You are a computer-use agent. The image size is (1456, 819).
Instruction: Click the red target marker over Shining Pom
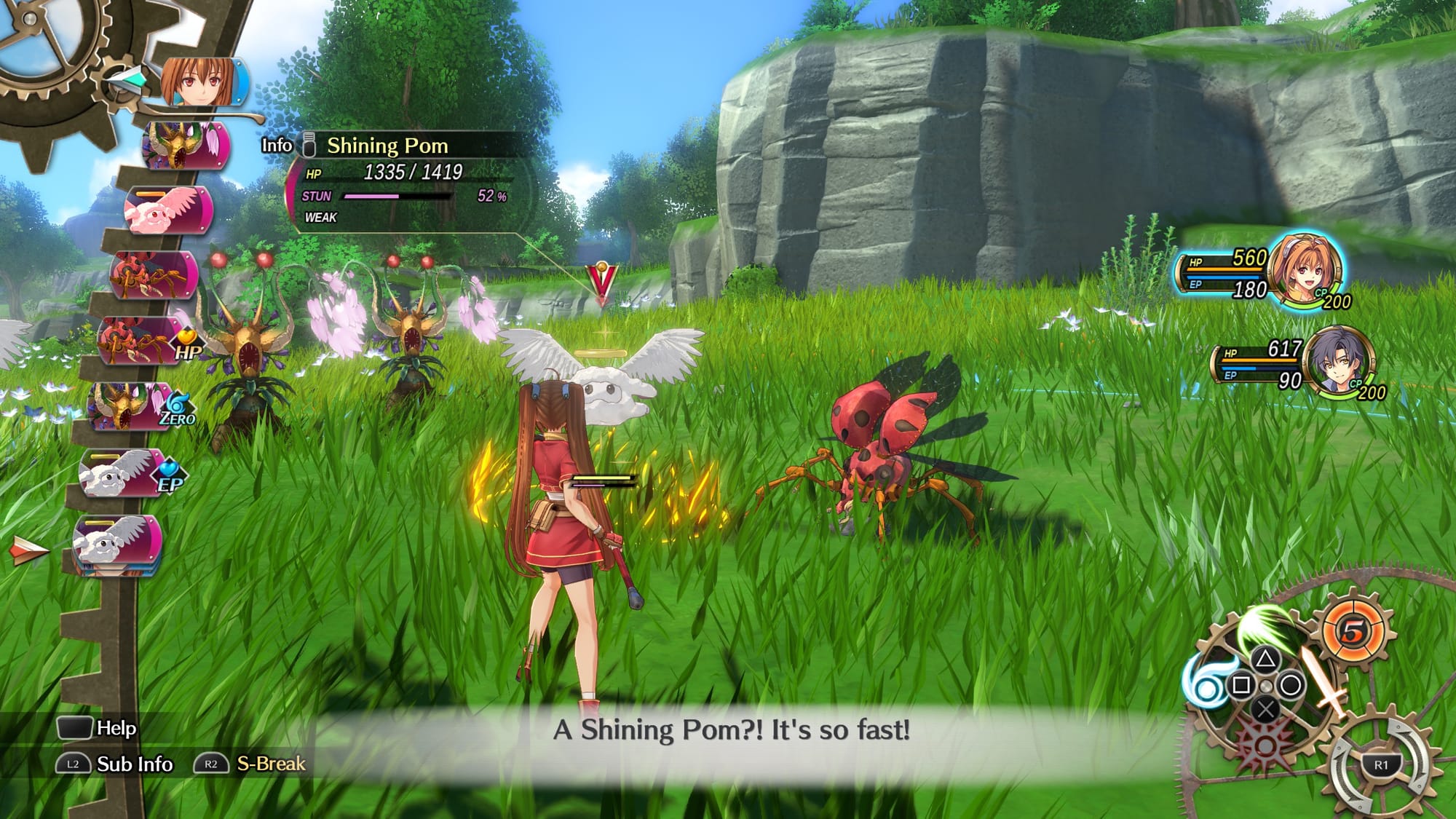pos(602,281)
